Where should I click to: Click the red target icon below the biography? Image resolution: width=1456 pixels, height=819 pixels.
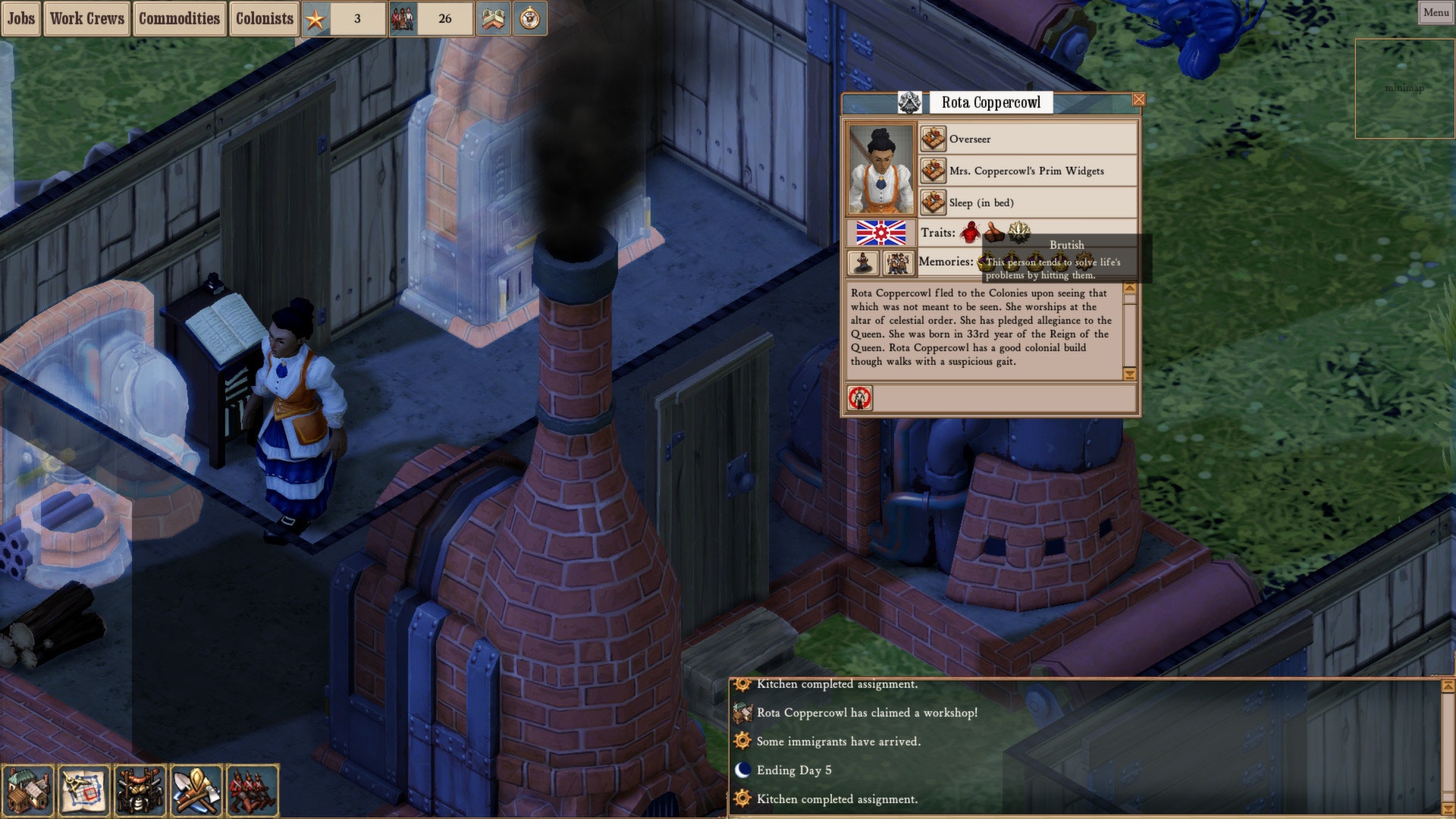[860, 397]
